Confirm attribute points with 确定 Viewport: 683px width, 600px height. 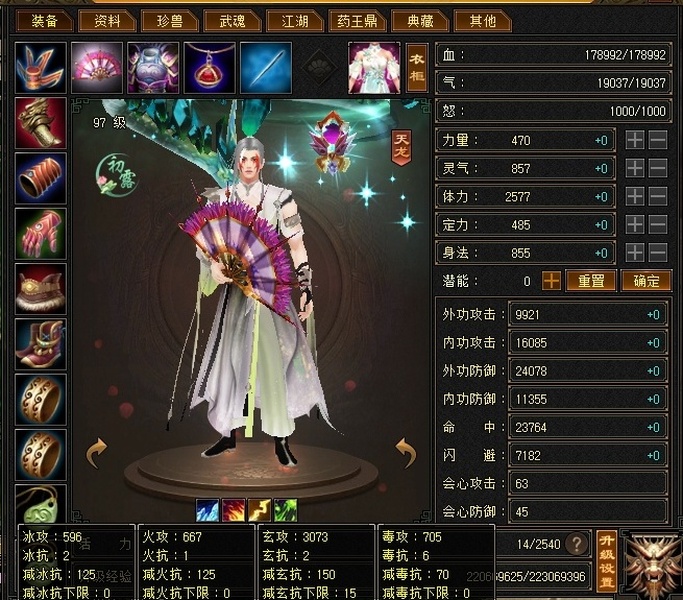click(x=646, y=281)
